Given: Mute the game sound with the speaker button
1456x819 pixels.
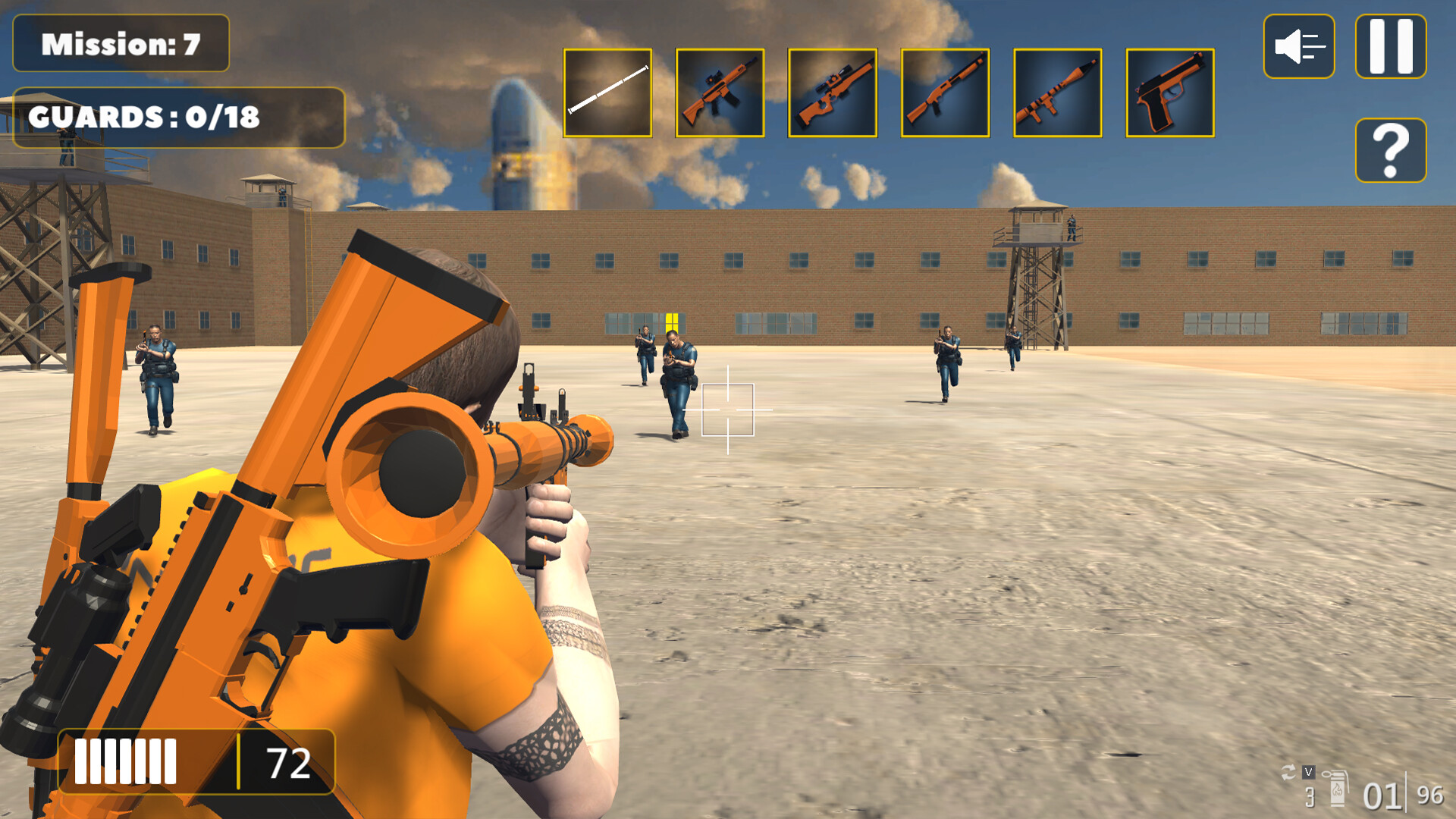Looking at the screenshot, I should (x=1299, y=47).
